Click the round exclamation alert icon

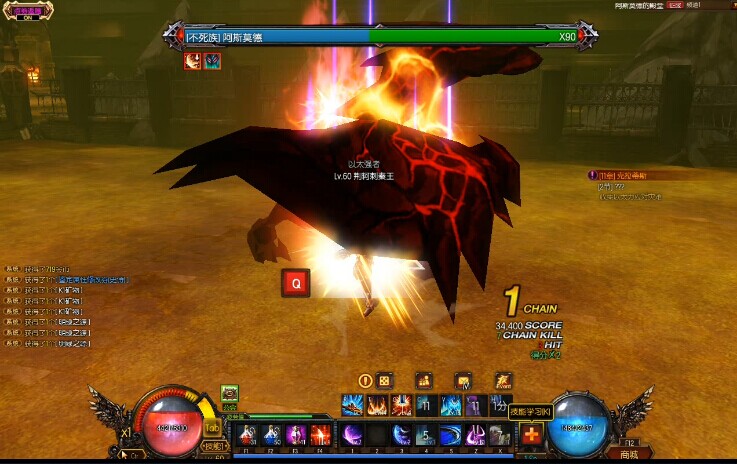pyautogui.click(x=365, y=380)
